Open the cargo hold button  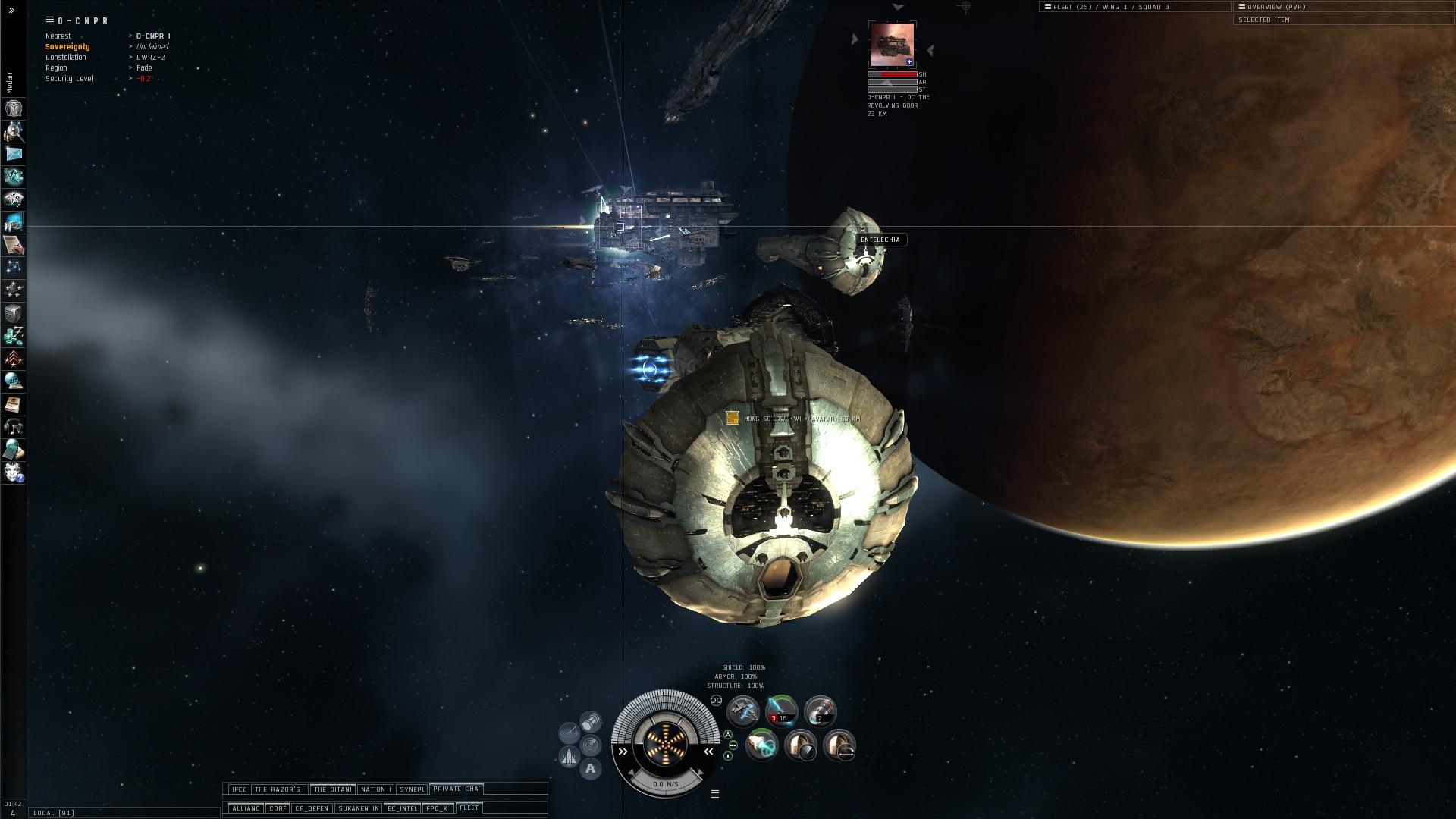590,720
